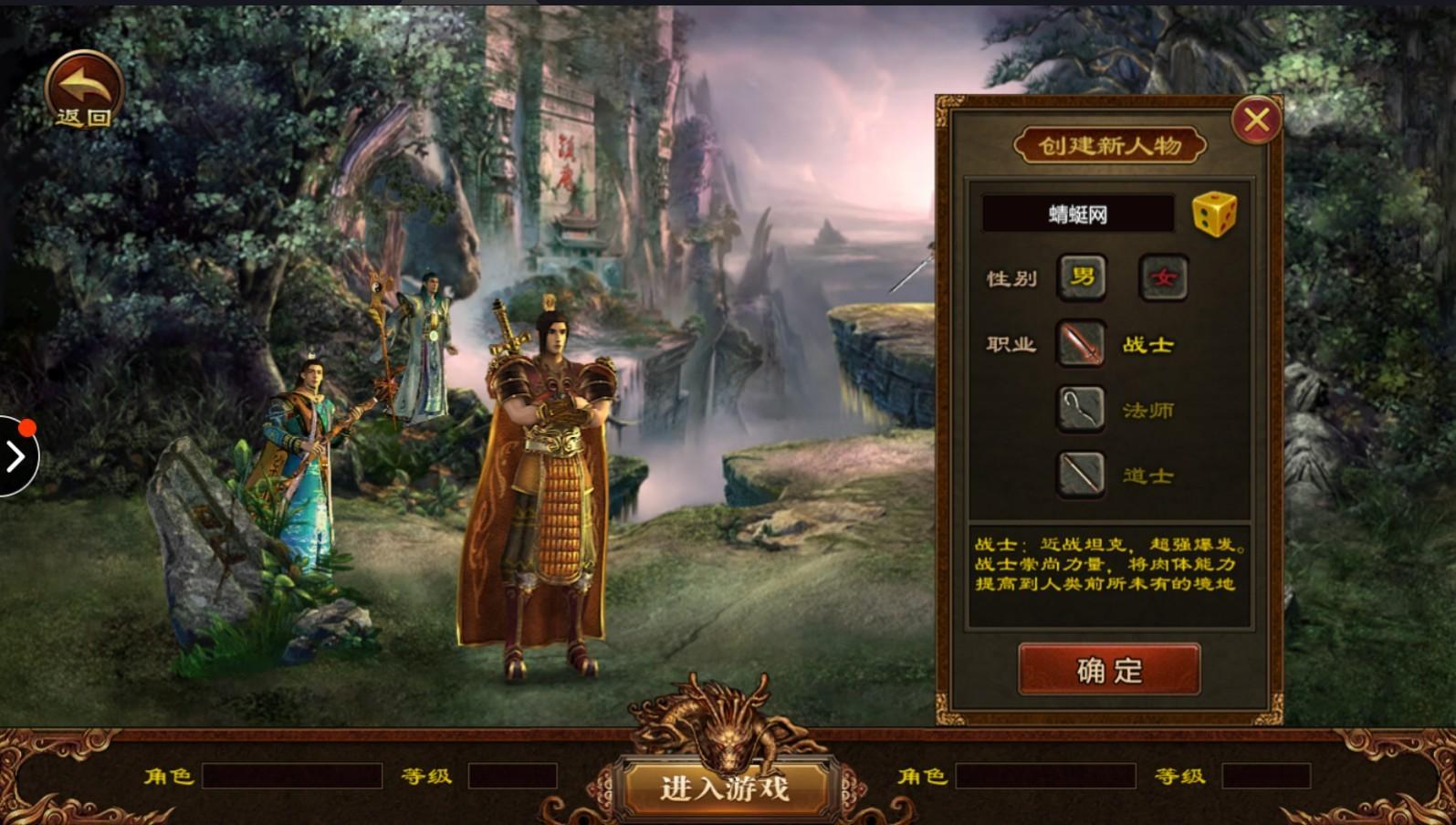Screen dimensions: 1456x825
Task: Choose the 战士 class option
Action: click(x=1148, y=344)
